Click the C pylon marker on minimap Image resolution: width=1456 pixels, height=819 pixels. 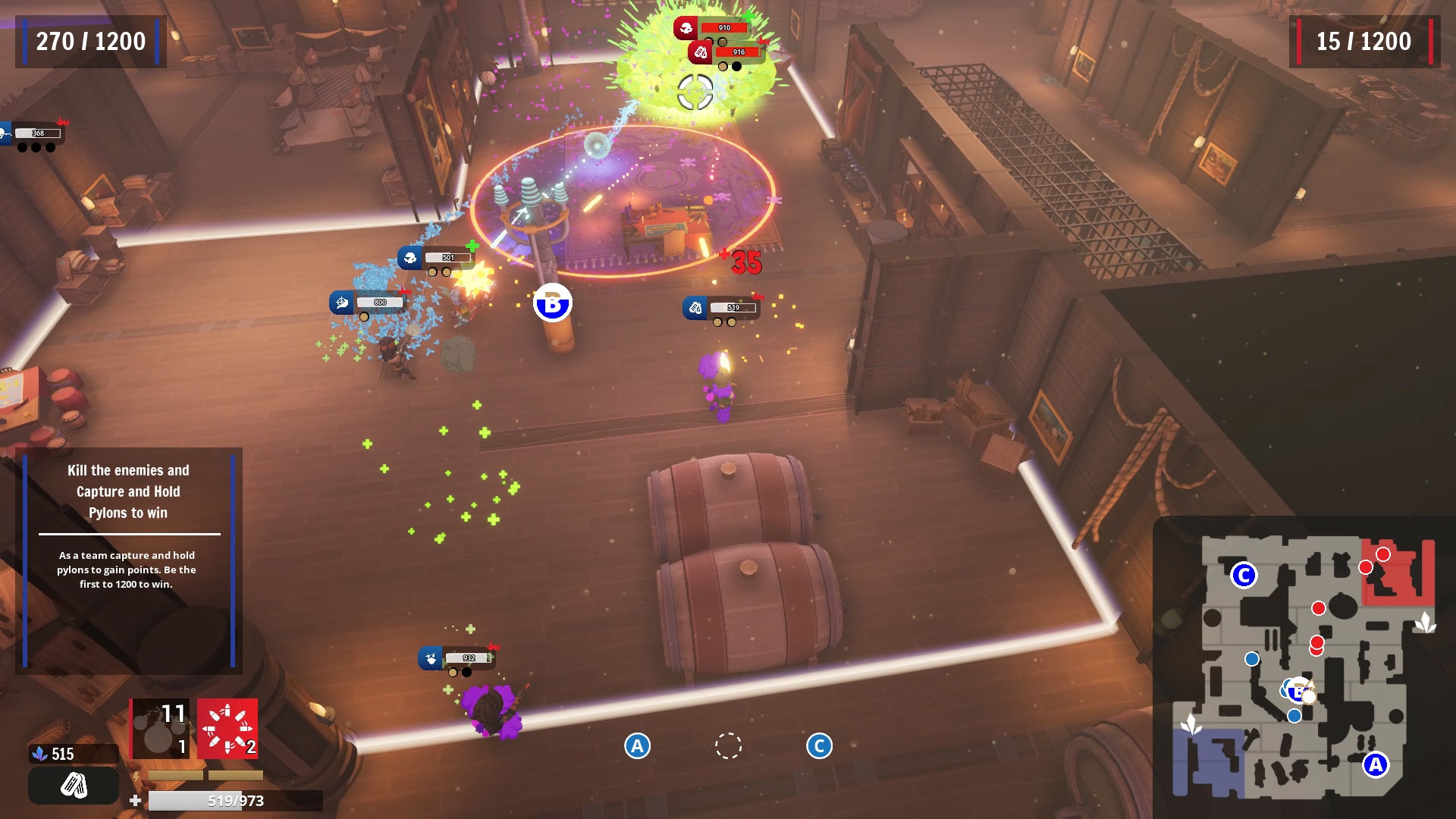point(1244,576)
